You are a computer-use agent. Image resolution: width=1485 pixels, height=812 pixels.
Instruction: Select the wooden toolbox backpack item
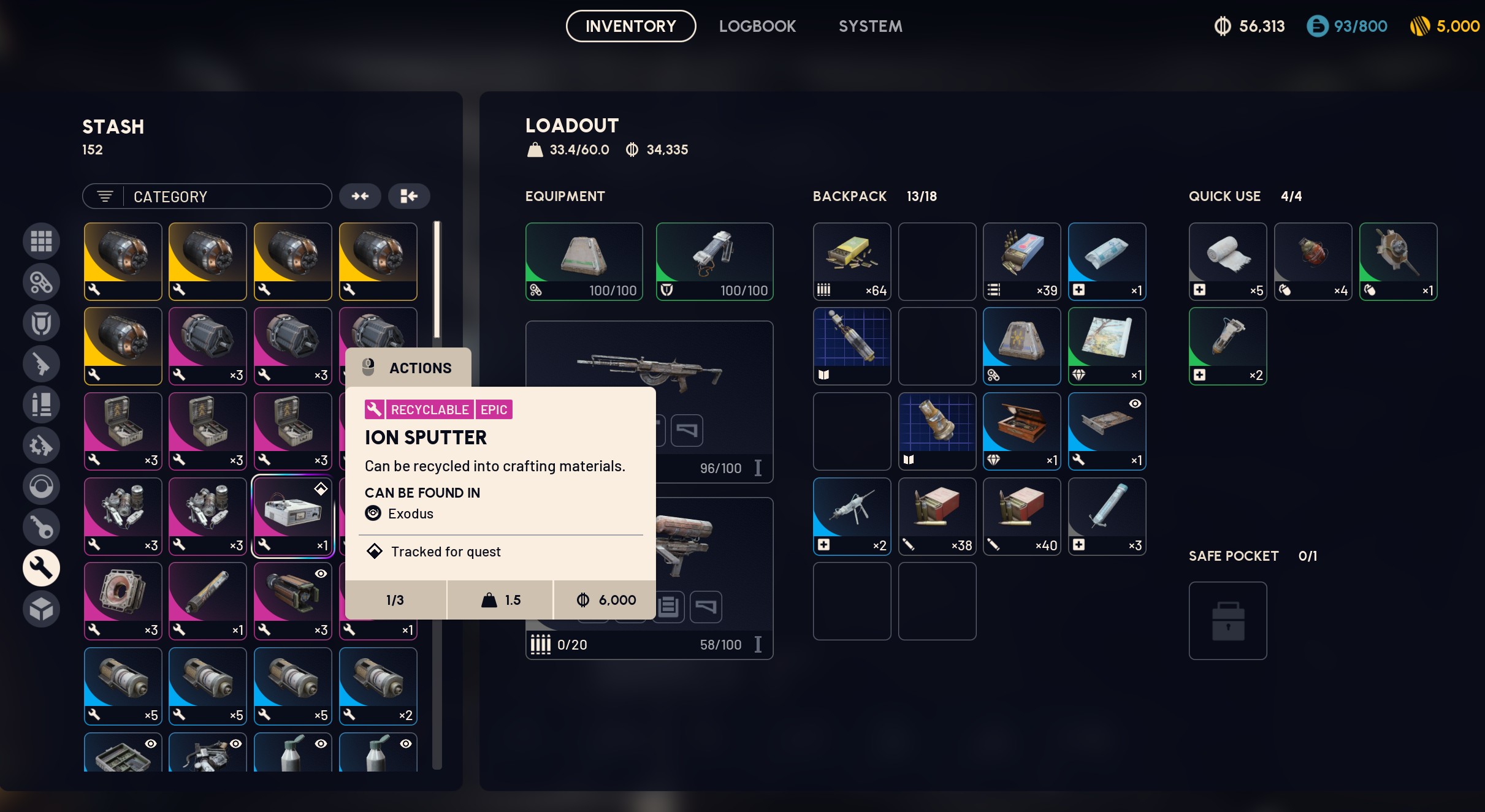1021,431
